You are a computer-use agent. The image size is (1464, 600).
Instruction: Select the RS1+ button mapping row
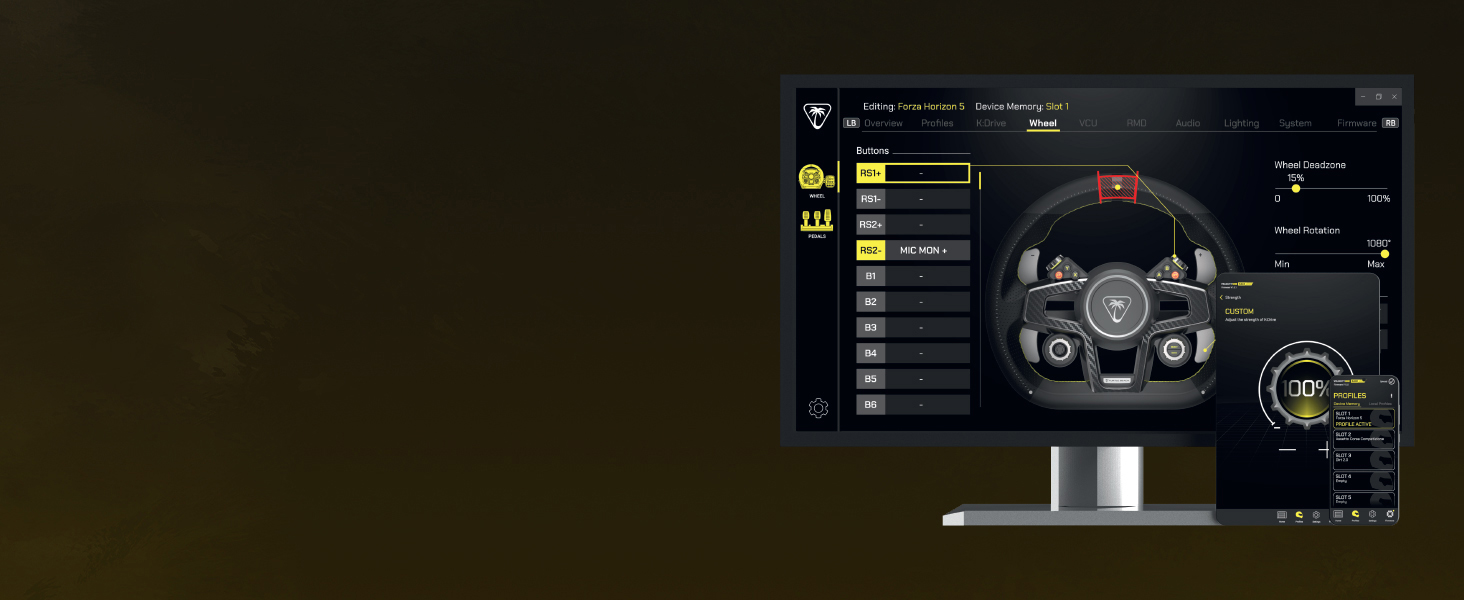[x=913, y=173]
